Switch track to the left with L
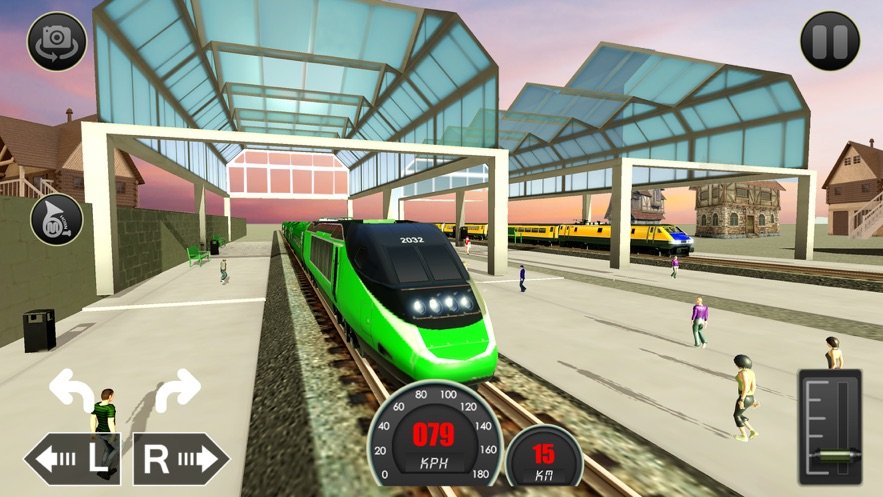 [x=73, y=459]
